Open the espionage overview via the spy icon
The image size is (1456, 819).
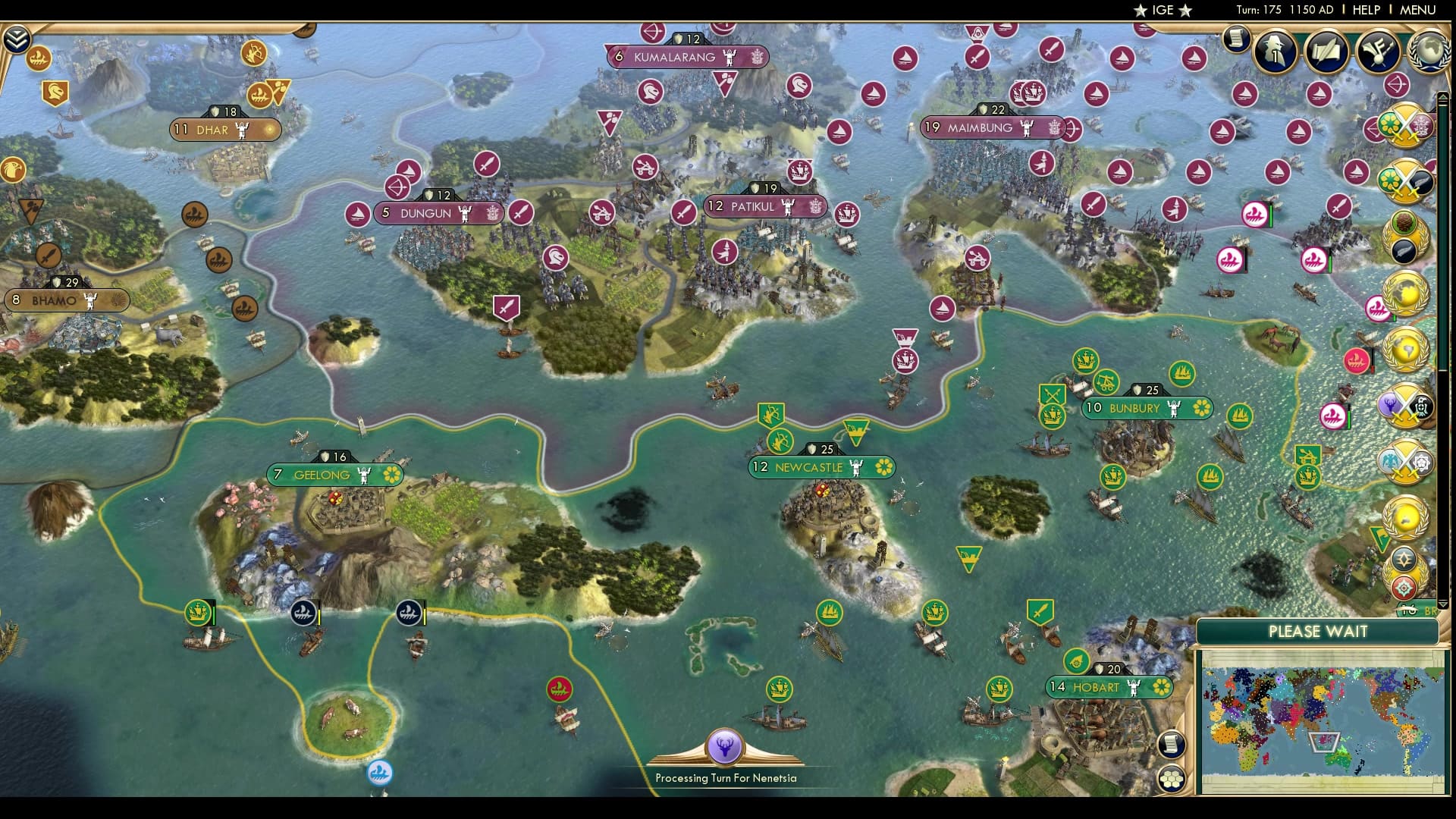click(1276, 52)
